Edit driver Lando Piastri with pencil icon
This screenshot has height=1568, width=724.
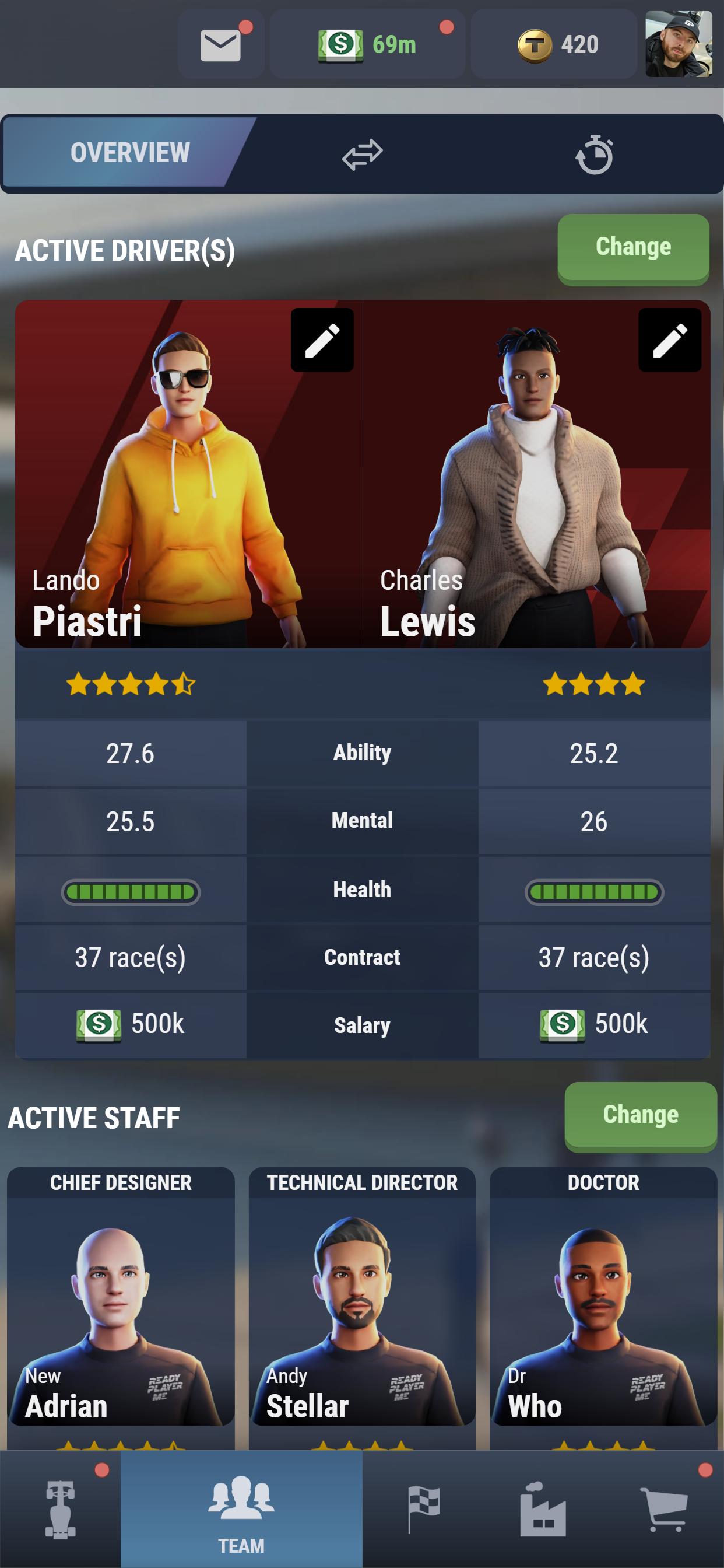click(322, 339)
